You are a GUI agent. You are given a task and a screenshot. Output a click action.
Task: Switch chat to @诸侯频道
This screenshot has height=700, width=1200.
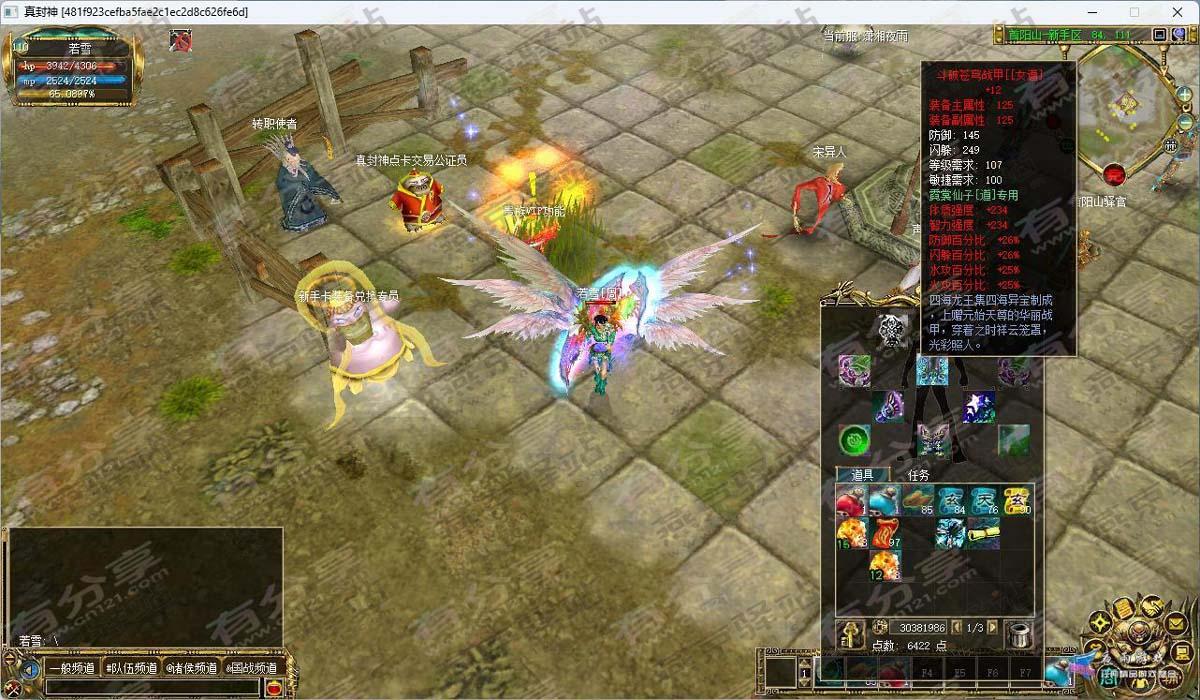tap(191, 668)
